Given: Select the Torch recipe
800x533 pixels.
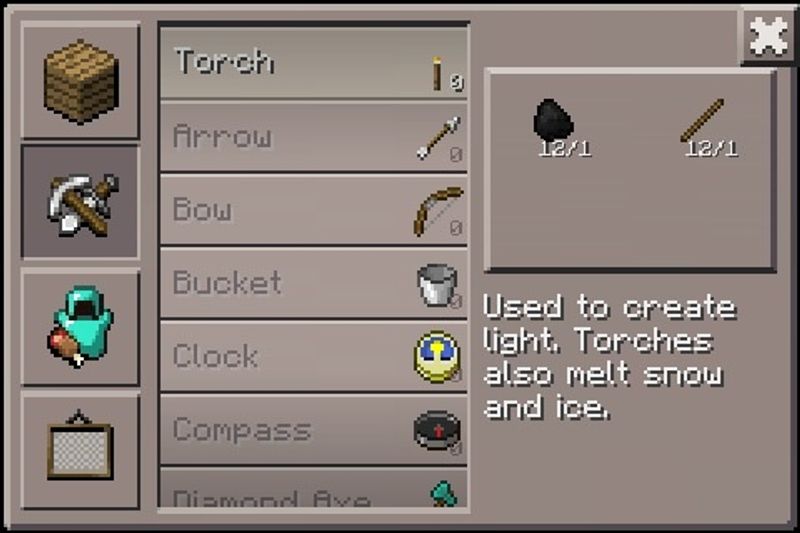Looking at the screenshot, I should click(313, 63).
